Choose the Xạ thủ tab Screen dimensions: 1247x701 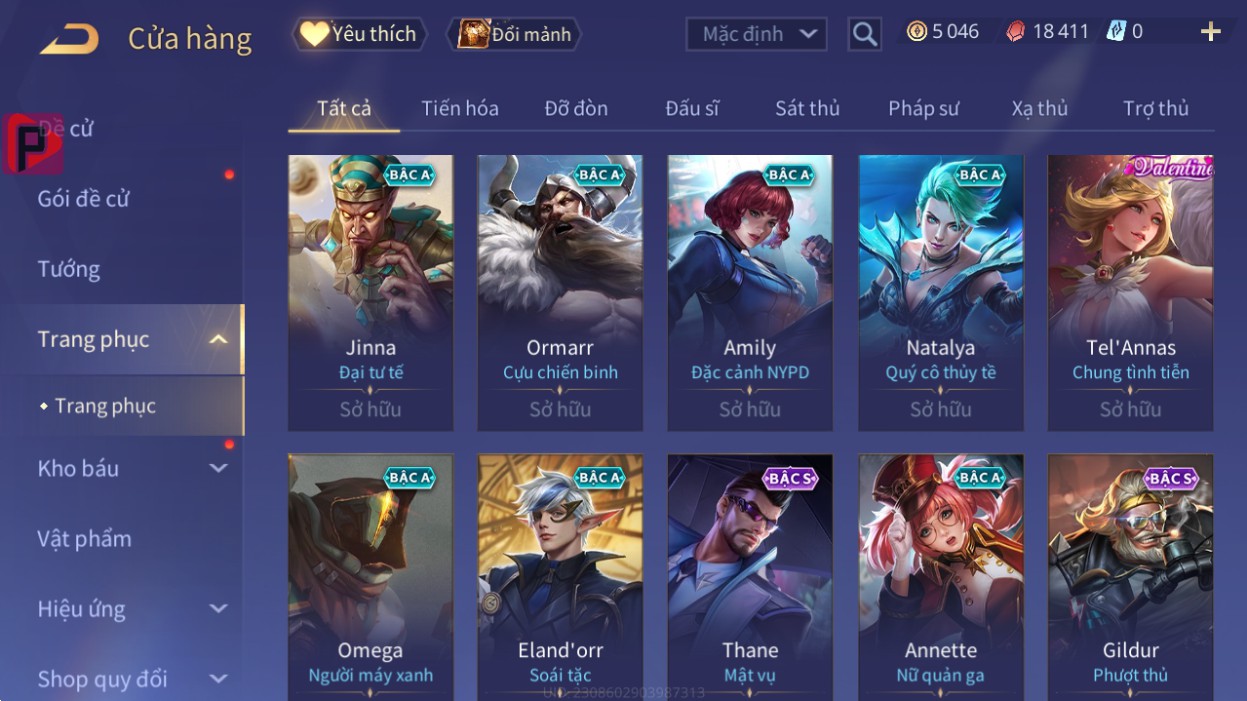[x=1039, y=108]
